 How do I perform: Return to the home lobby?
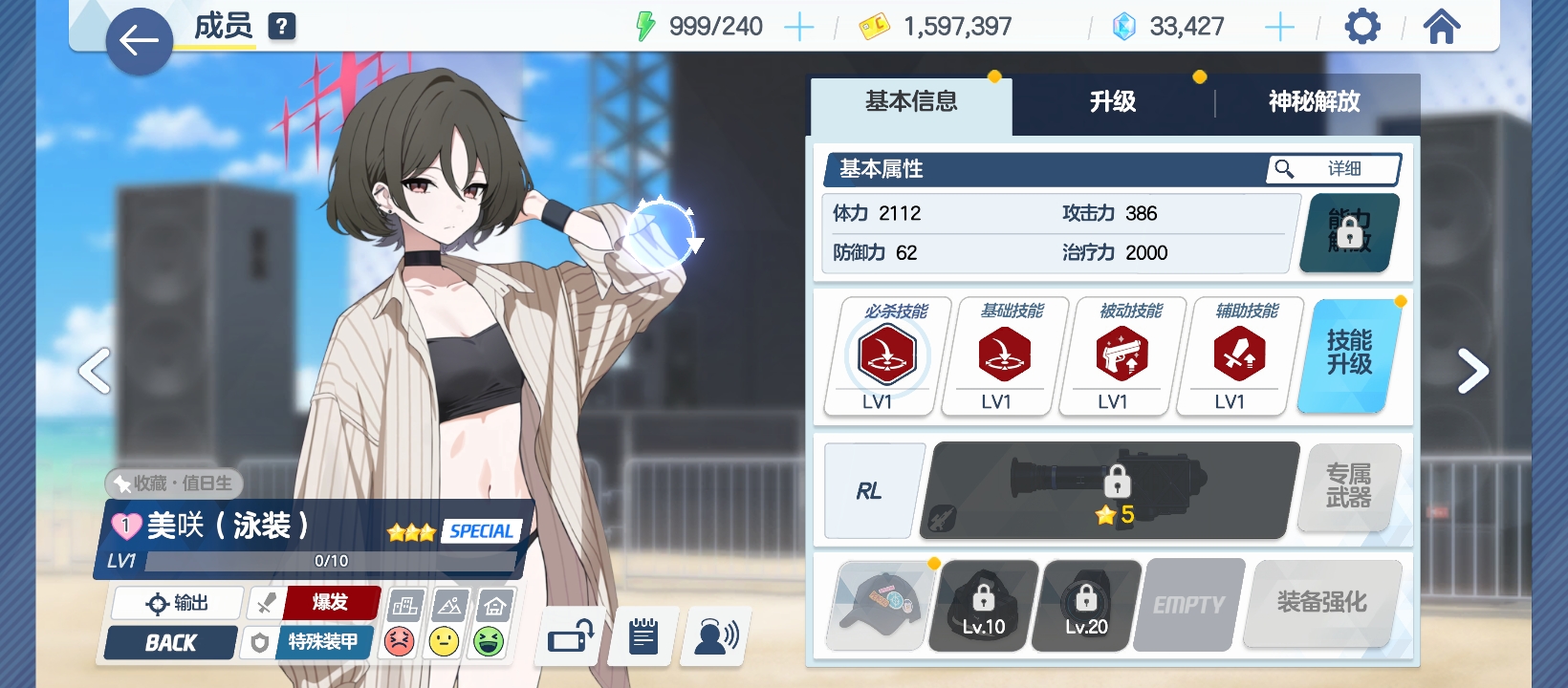click(1442, 27)
